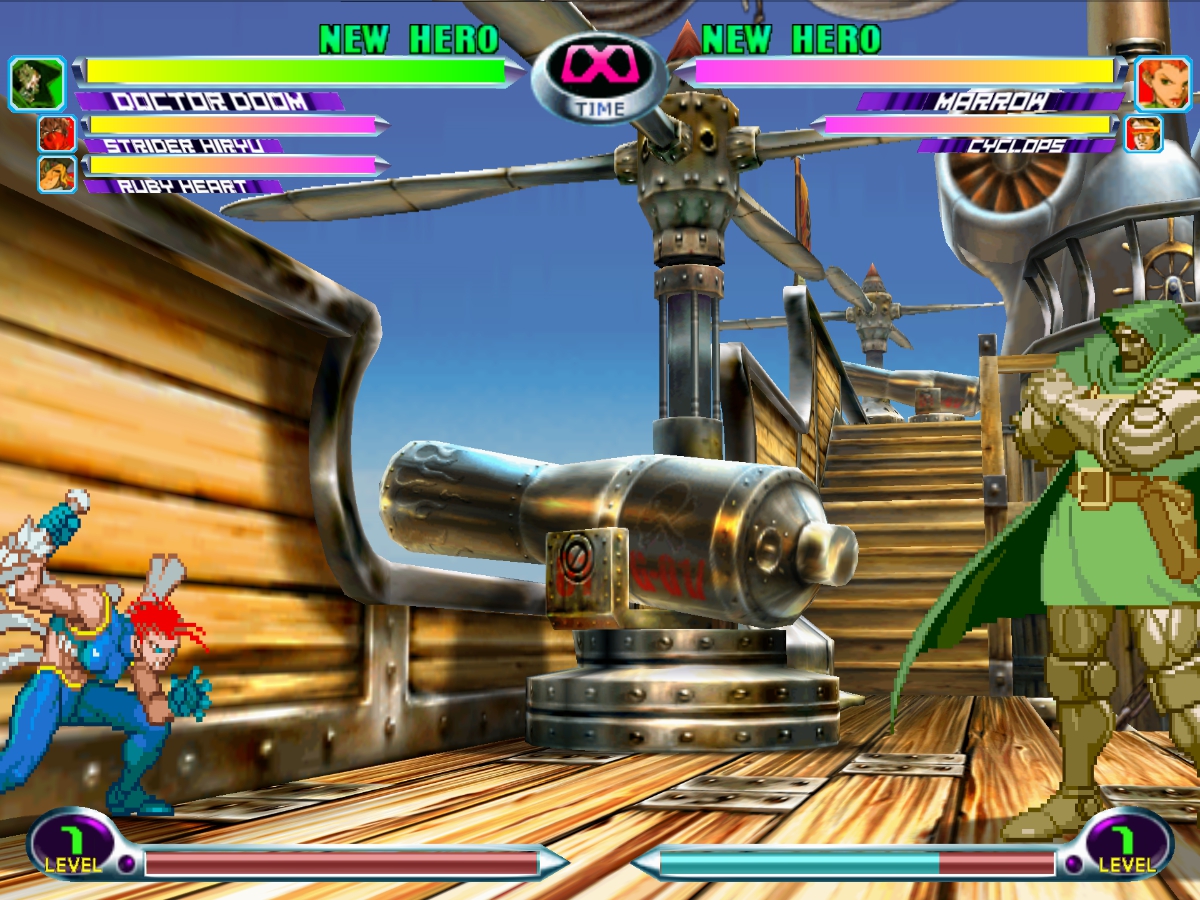Pick the Ruby Heart assist portrait
The image size is (1200, 900).
(57, 174)
